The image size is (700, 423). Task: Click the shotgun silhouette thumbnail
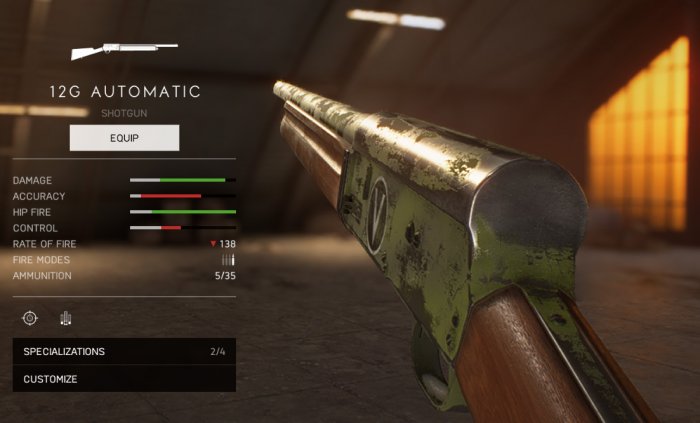[124, 48]
